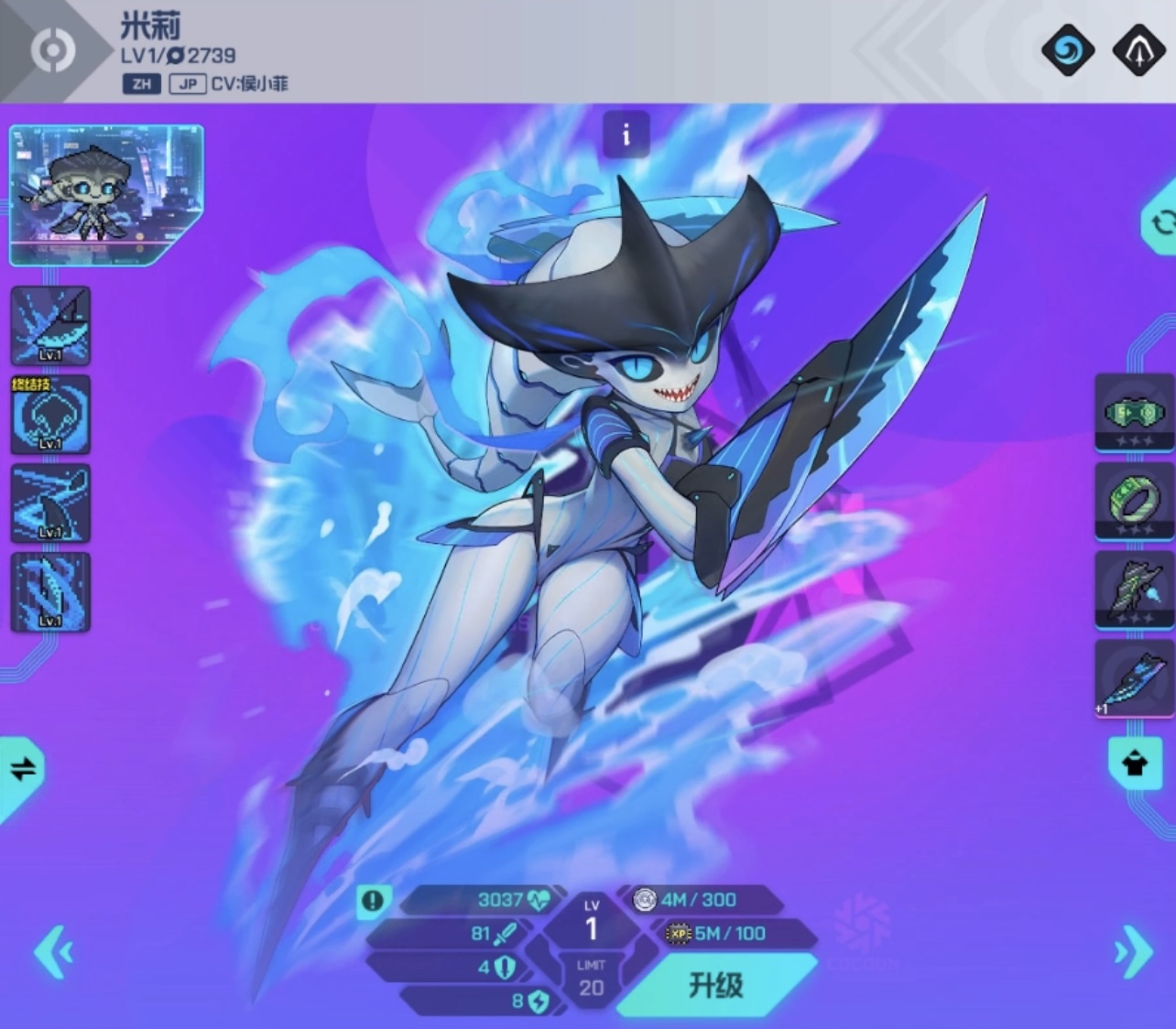Image resolution: width=1176 pixels, height=1029 pixels.
Task: Select the pixel character portrait thumbnail
Action: 105,194
